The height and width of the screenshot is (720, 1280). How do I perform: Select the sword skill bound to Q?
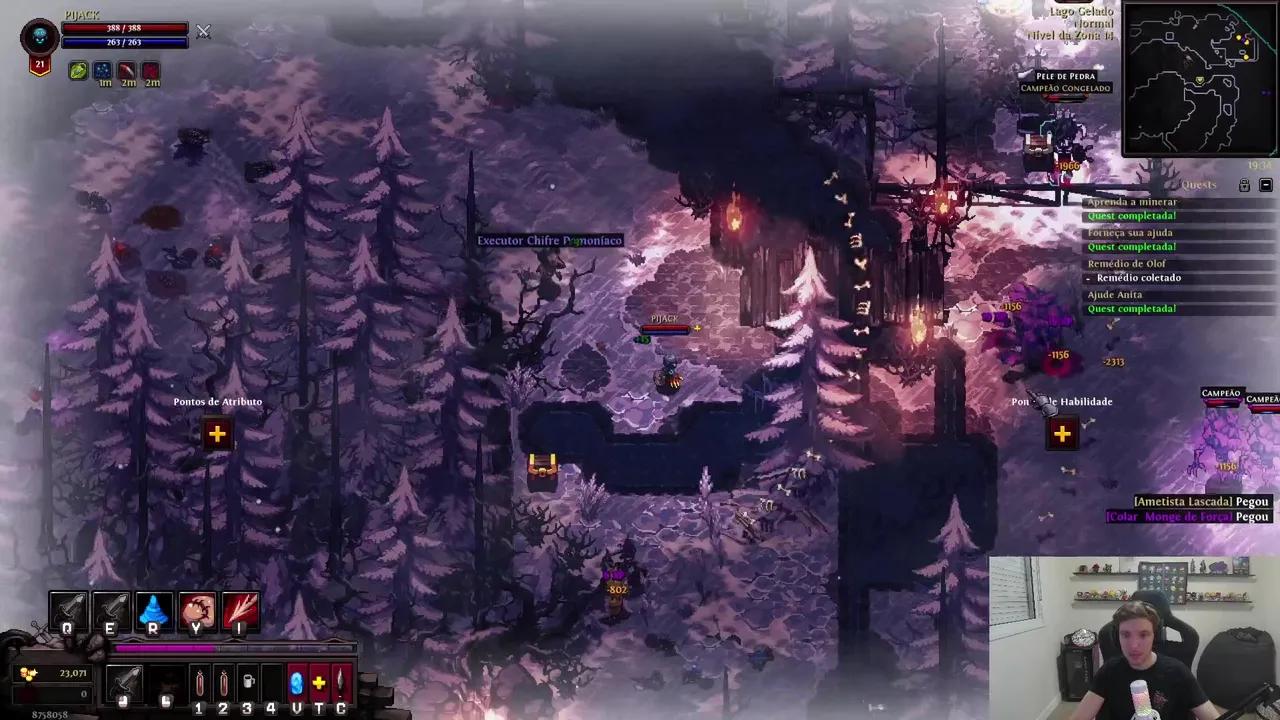(68, 611)
